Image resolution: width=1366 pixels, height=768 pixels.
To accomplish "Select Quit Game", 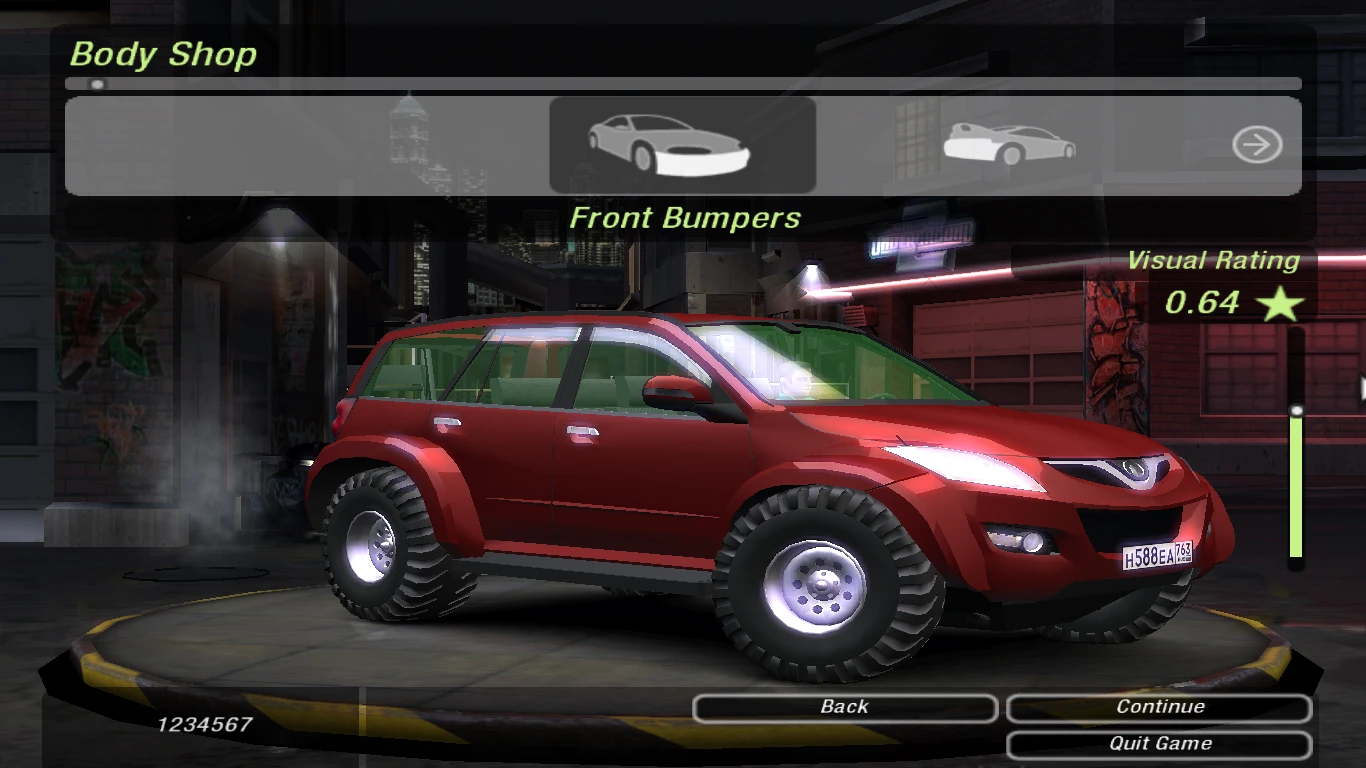I will coord(1160,743).
